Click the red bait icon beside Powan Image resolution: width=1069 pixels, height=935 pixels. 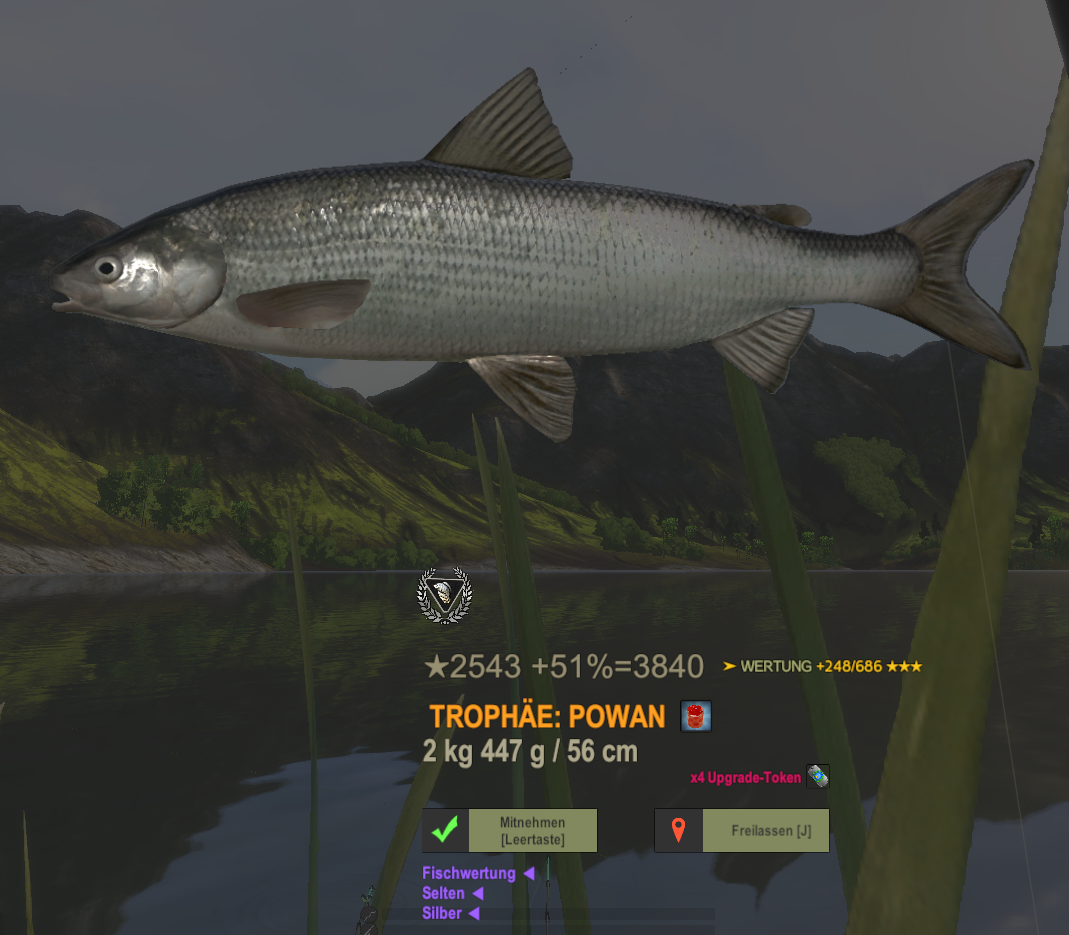(x=696, y=716)
